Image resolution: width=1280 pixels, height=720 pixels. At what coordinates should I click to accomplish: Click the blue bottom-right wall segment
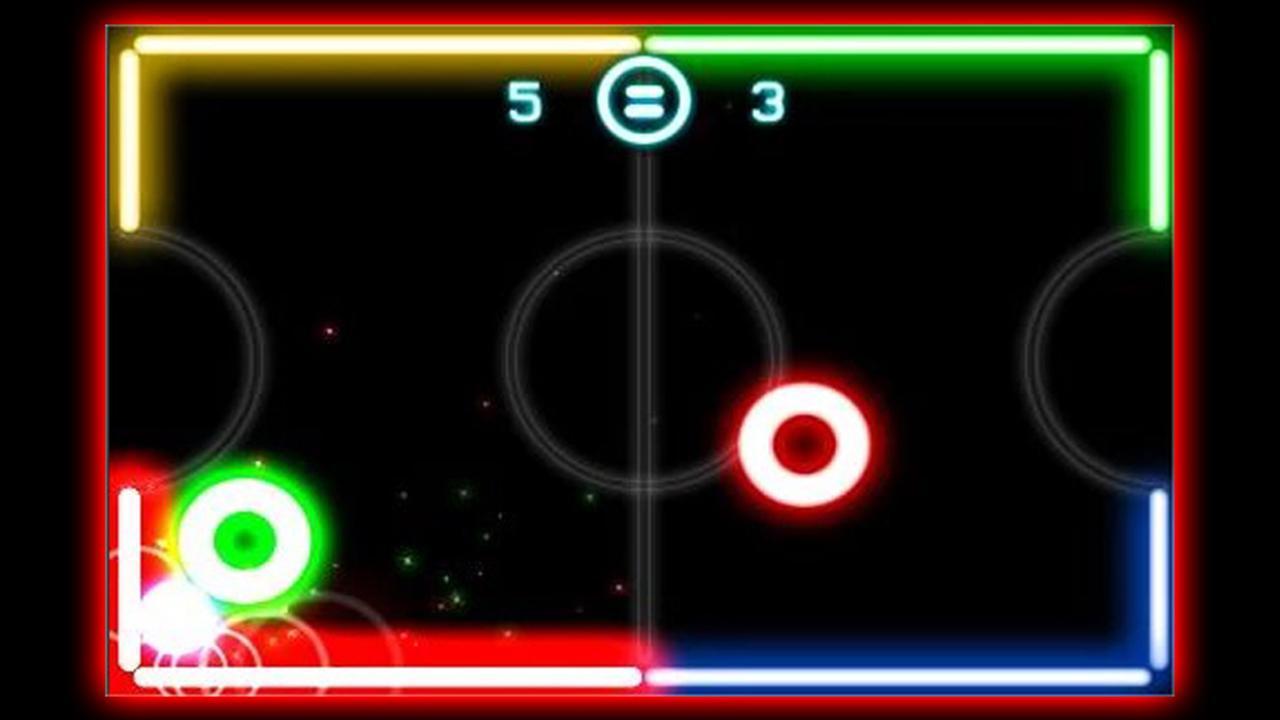point(900,680)
